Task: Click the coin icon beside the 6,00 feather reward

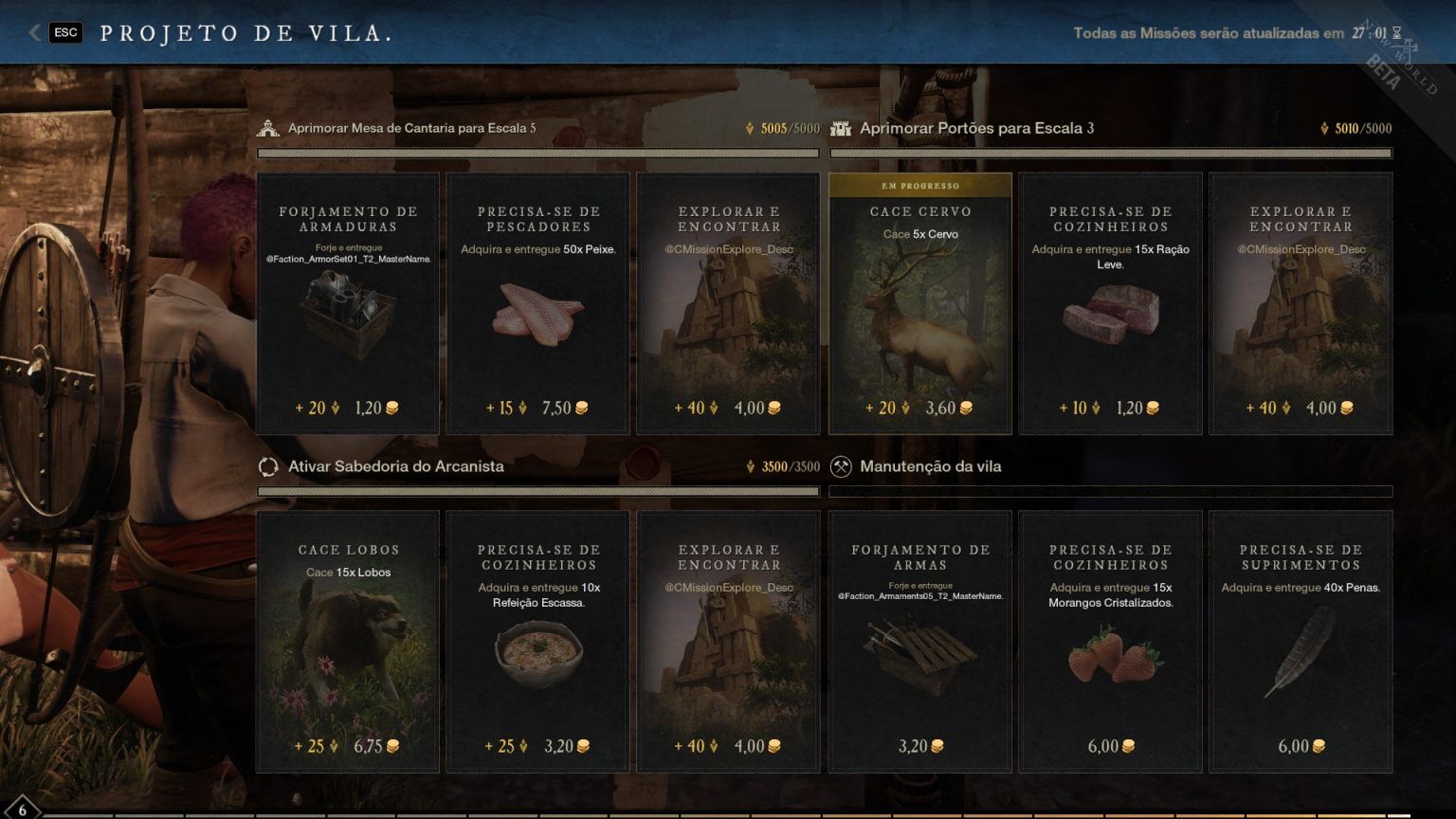Action: coord(1318,746)
